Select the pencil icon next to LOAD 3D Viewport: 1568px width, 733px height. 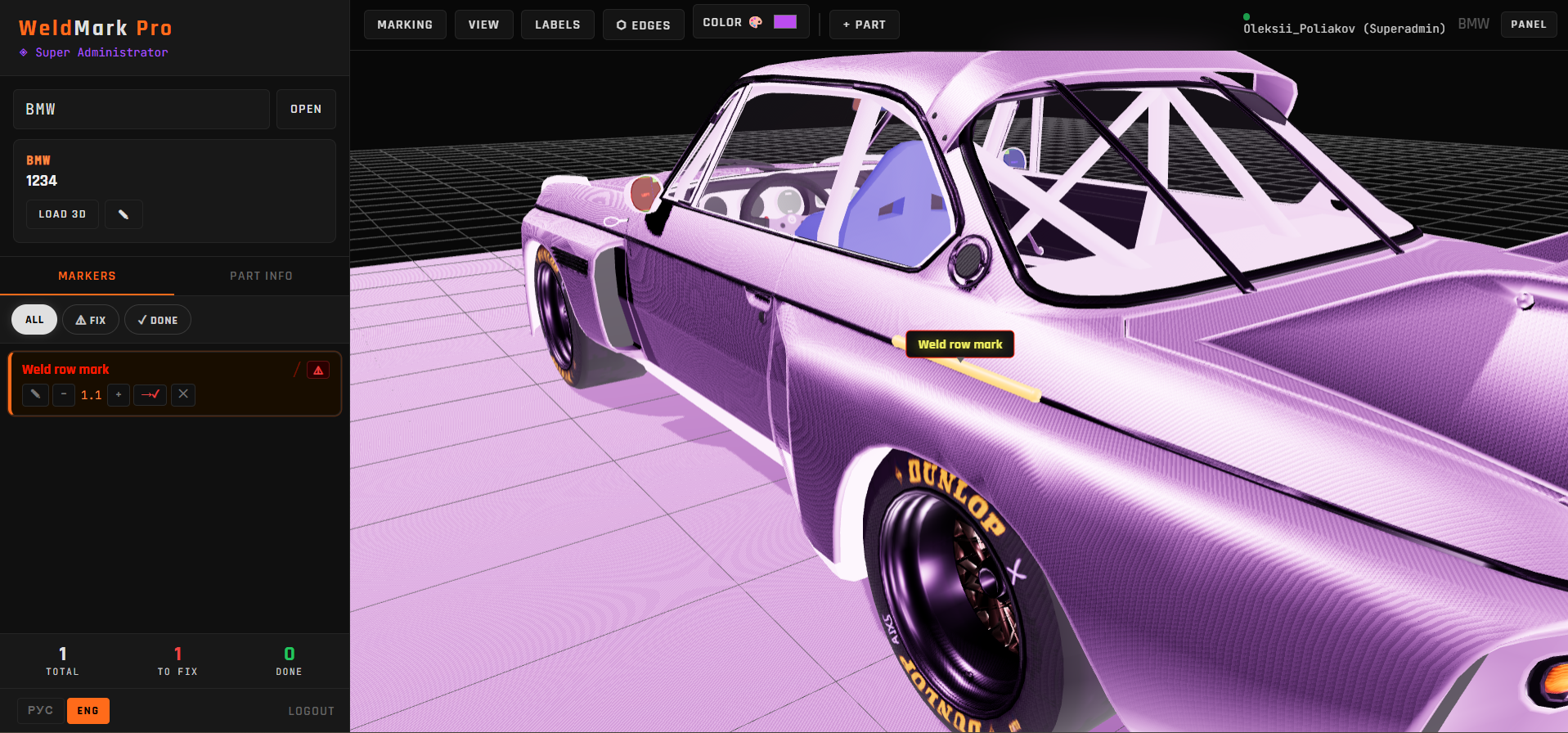tap(124, 214)
